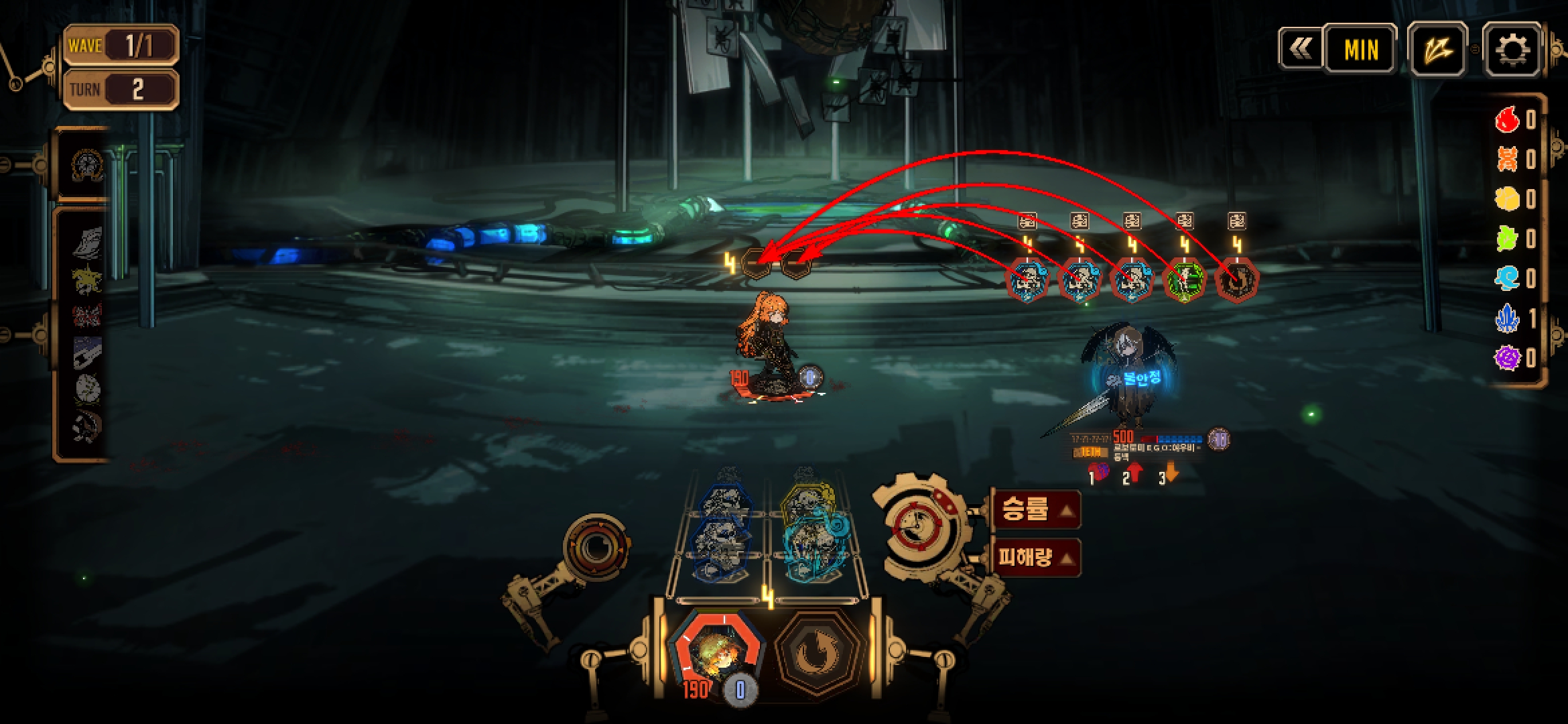
Task: Inspect the enemy's brown curved-arrow skill slot
Action: (1236, 280)
